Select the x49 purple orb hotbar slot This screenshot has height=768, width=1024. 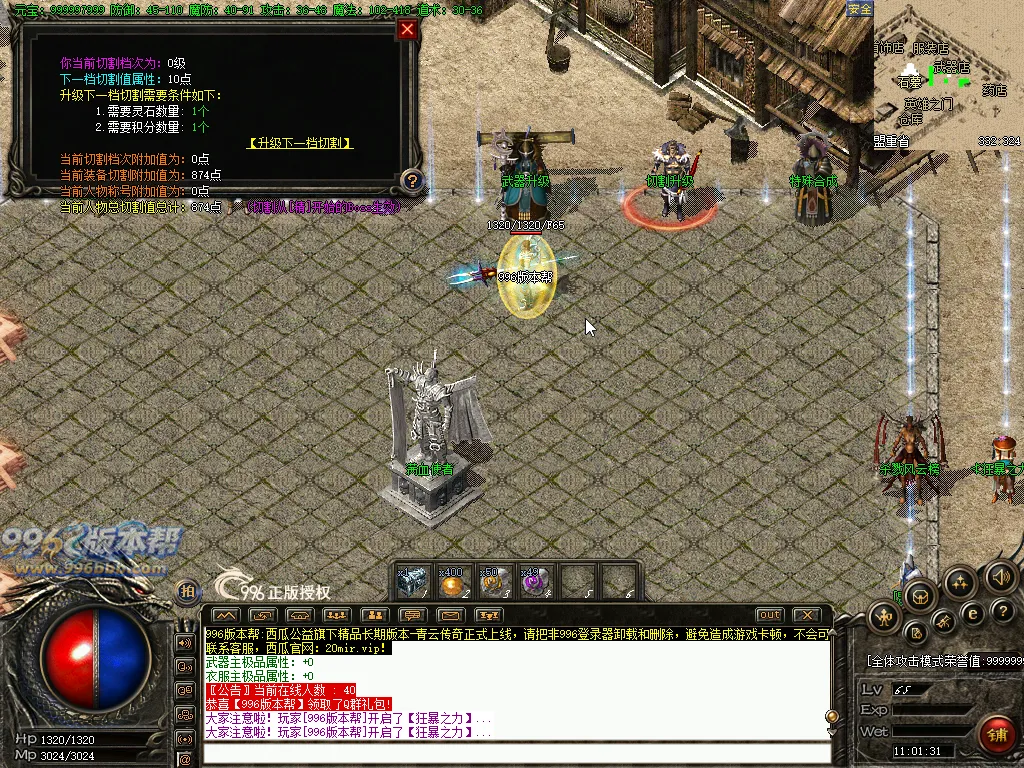[x=534, y=582]
